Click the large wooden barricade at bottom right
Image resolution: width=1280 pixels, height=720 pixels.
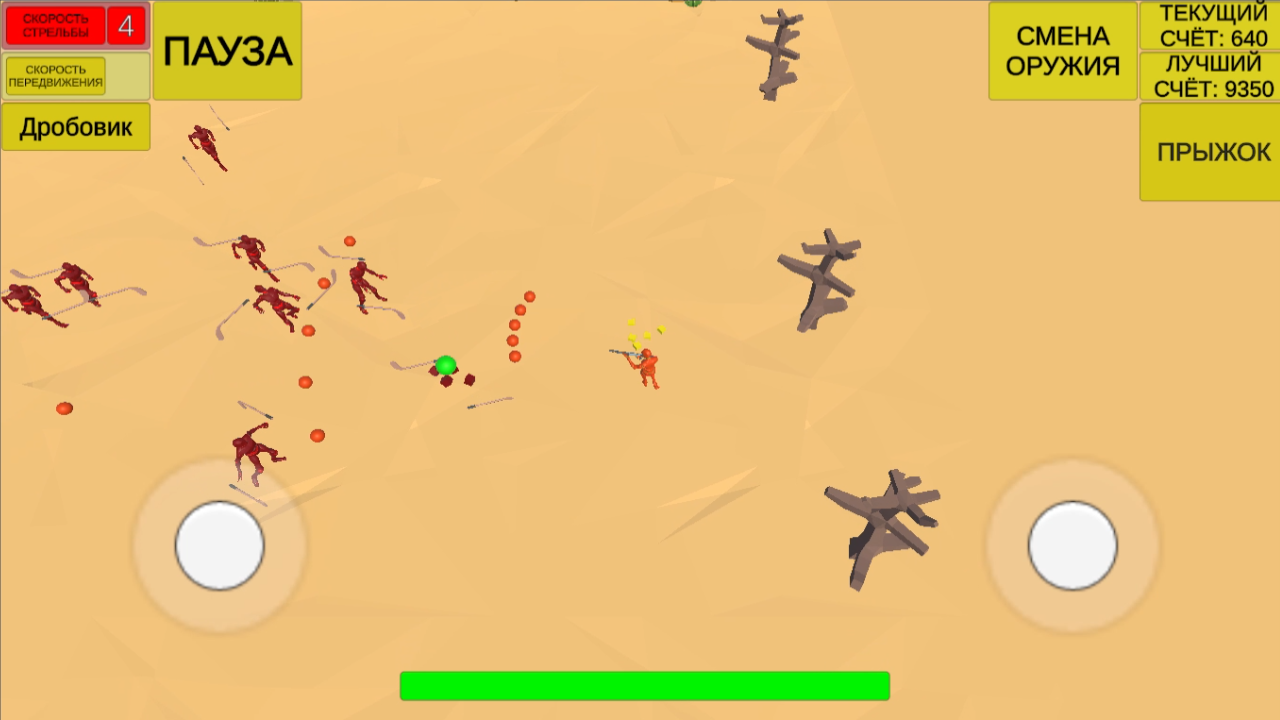coord(878,520)
